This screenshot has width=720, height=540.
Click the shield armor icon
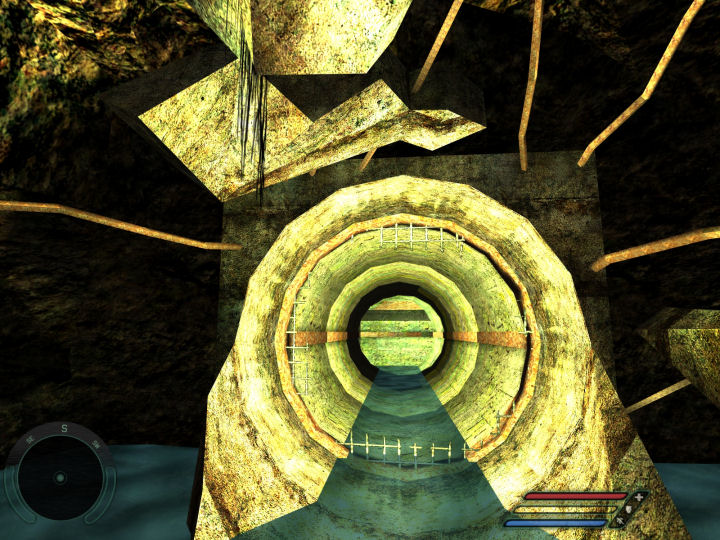pyautogui.click(x=628, y=509)
